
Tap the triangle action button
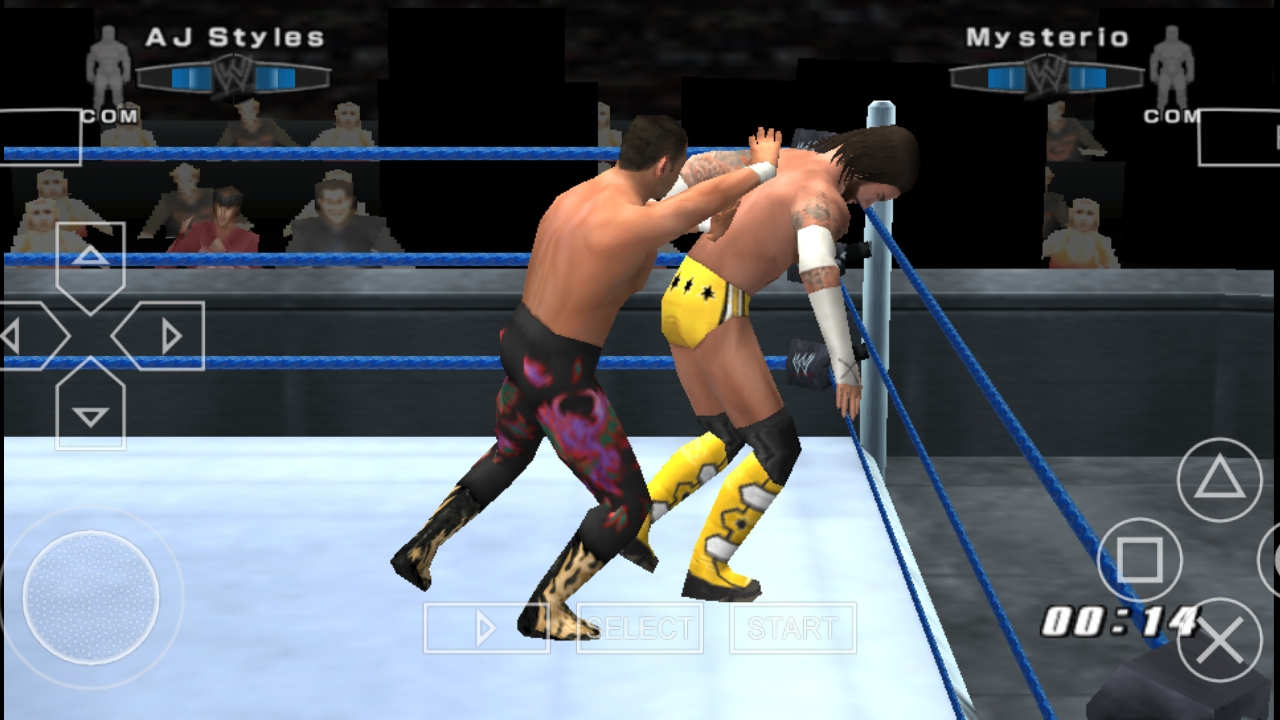[1219, 480]
